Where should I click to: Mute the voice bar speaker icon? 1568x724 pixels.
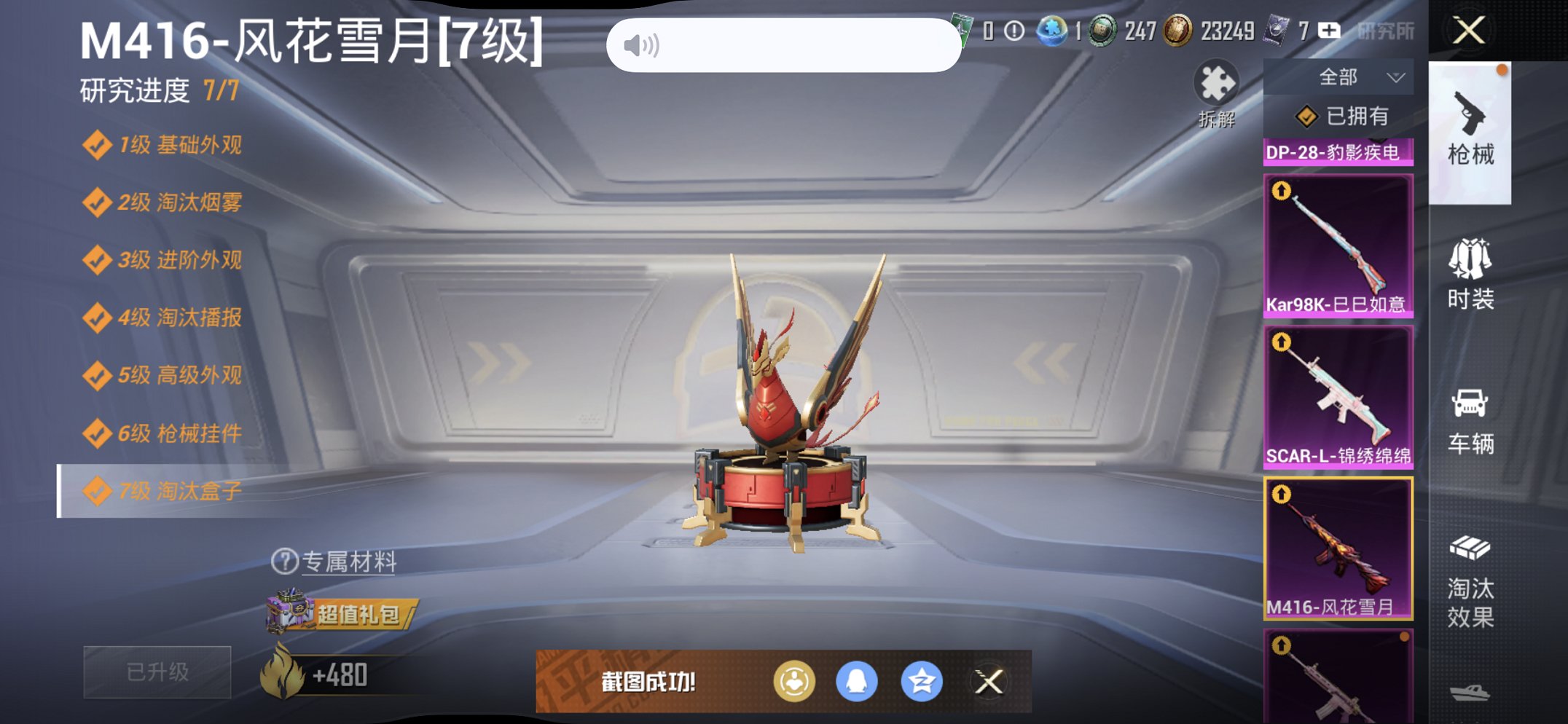pyautogui.click(x=643, y=43)
